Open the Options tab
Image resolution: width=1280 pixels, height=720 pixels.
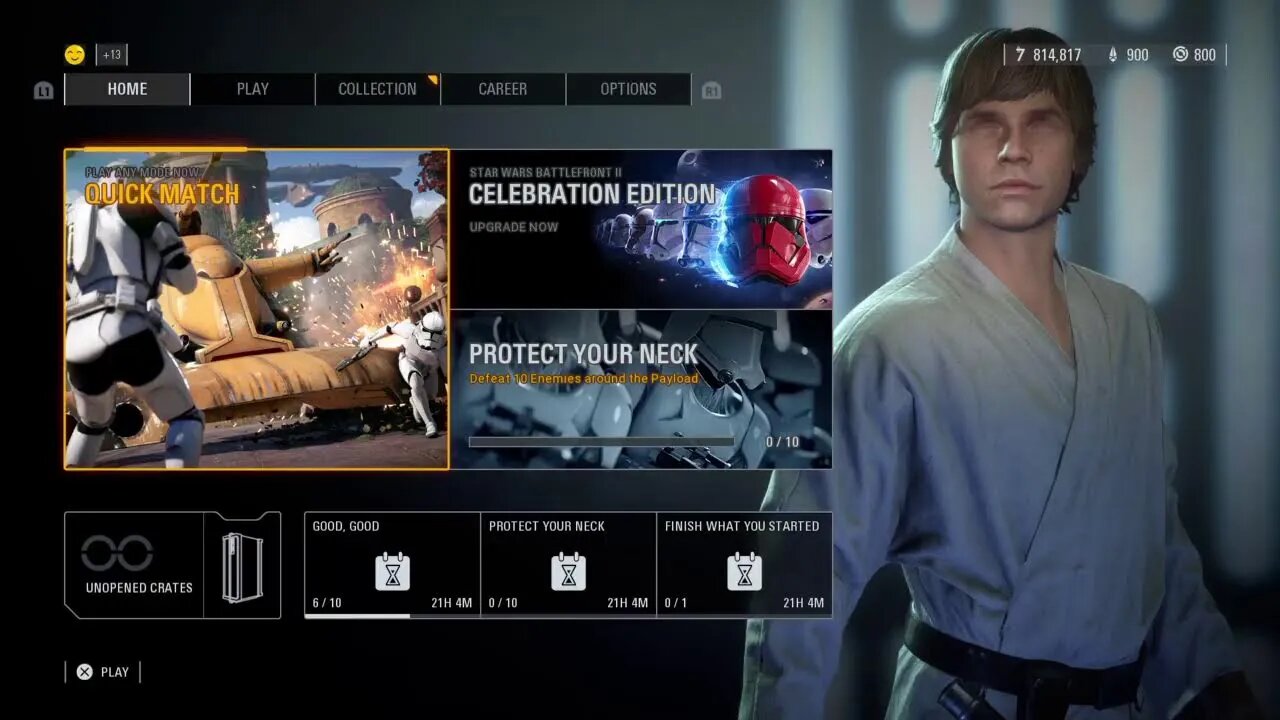click(628, 89)
